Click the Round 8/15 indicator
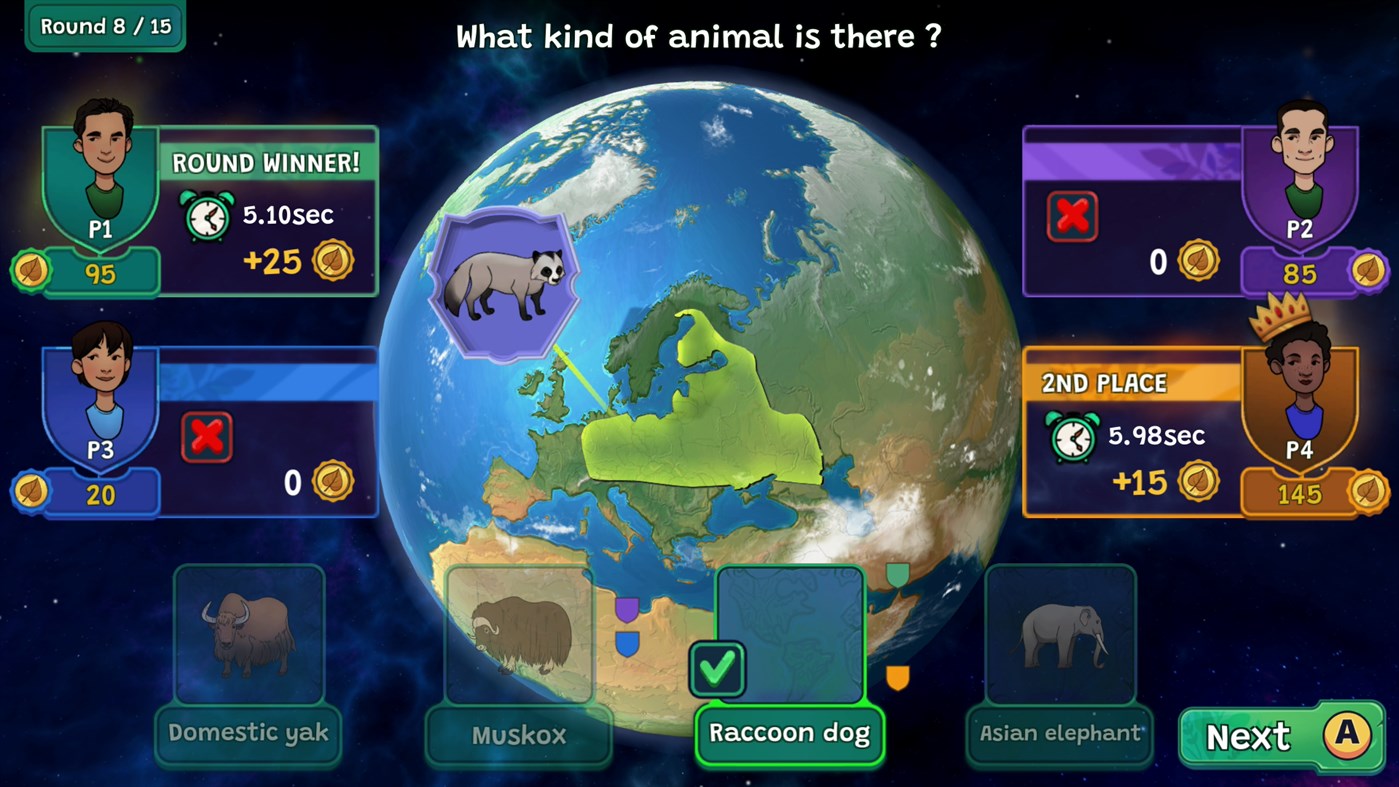The image size is (1399, 787). click(103, 27)
